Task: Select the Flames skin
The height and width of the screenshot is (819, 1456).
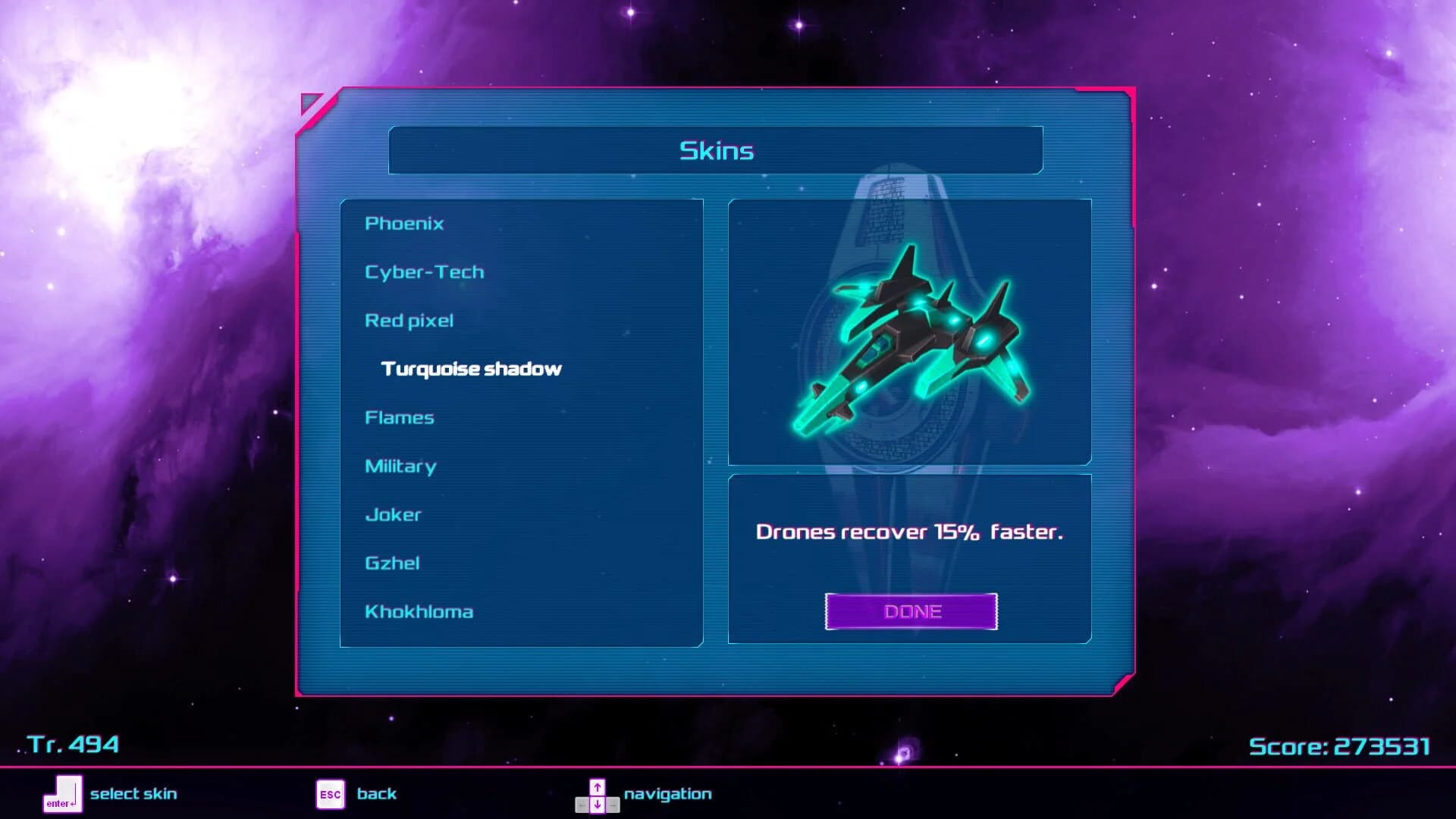Action: point(400,417)
